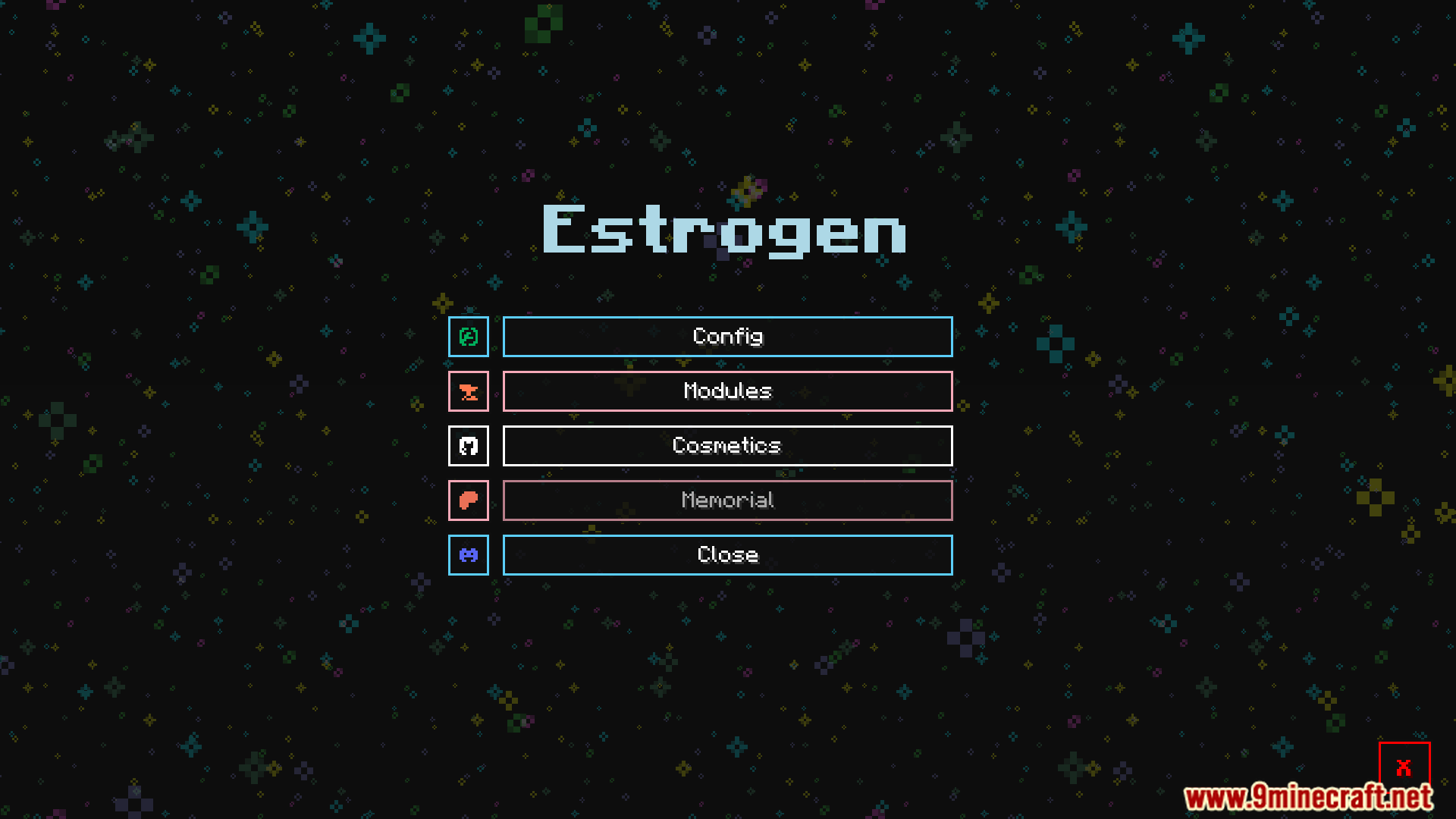This screenshot has height=819, width=1456.
Task: Choose Cosmetics from the menu list
Action: (x=726, y=446)
